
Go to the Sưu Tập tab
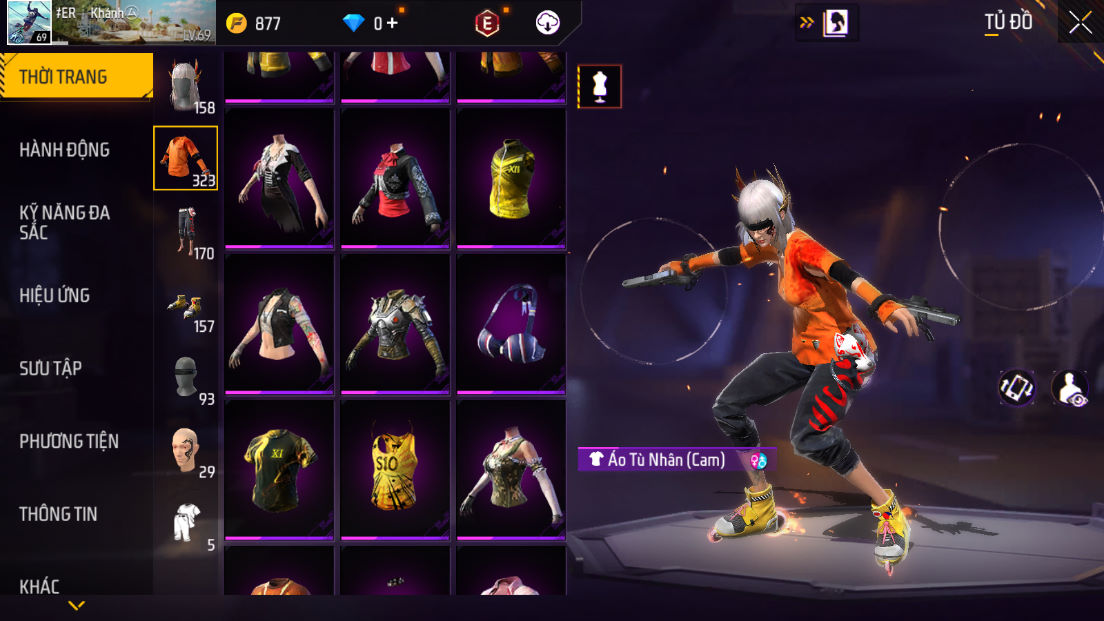coord(51,368)
